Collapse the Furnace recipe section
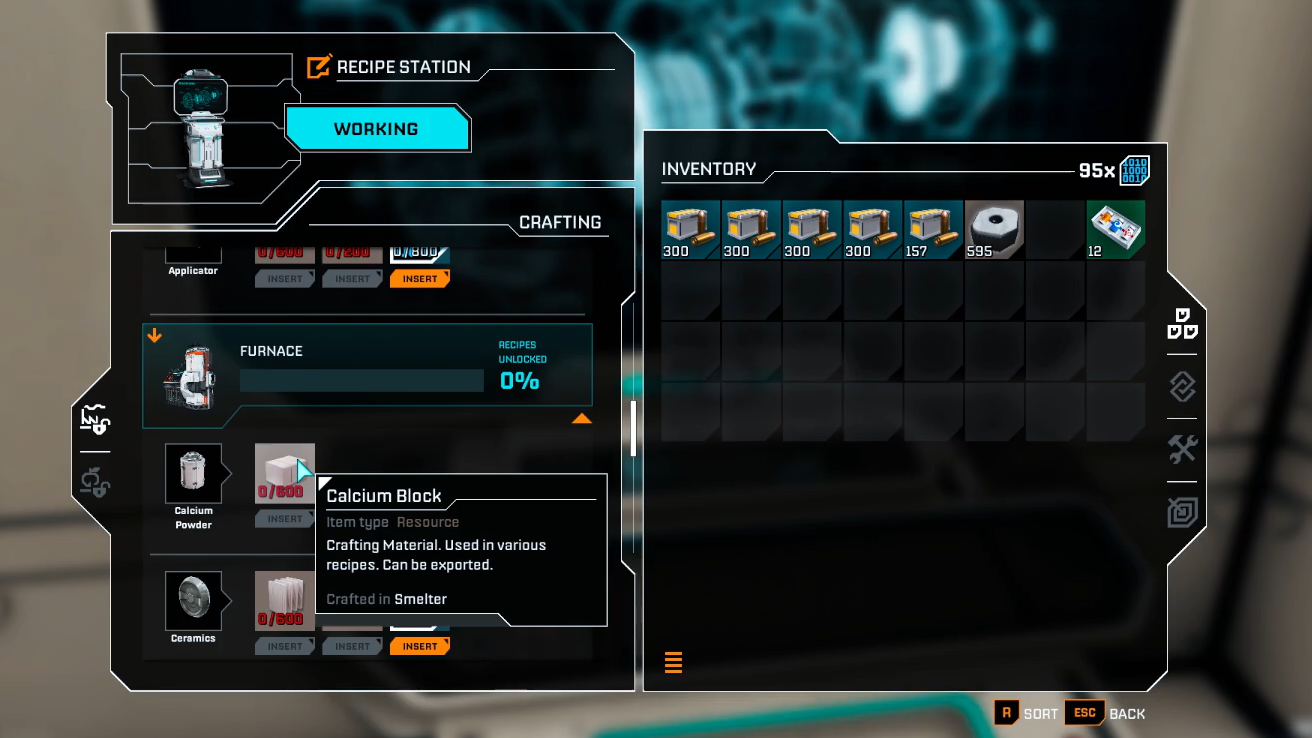The width and height of the screenshot is (1312, 738). coord(581,419)
